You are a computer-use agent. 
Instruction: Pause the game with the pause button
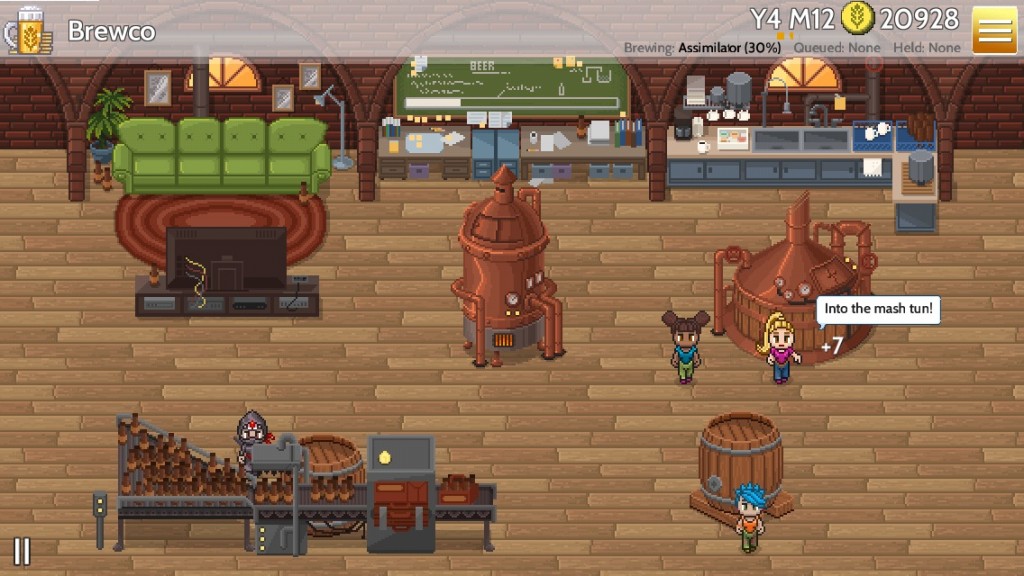click(21, 551)
